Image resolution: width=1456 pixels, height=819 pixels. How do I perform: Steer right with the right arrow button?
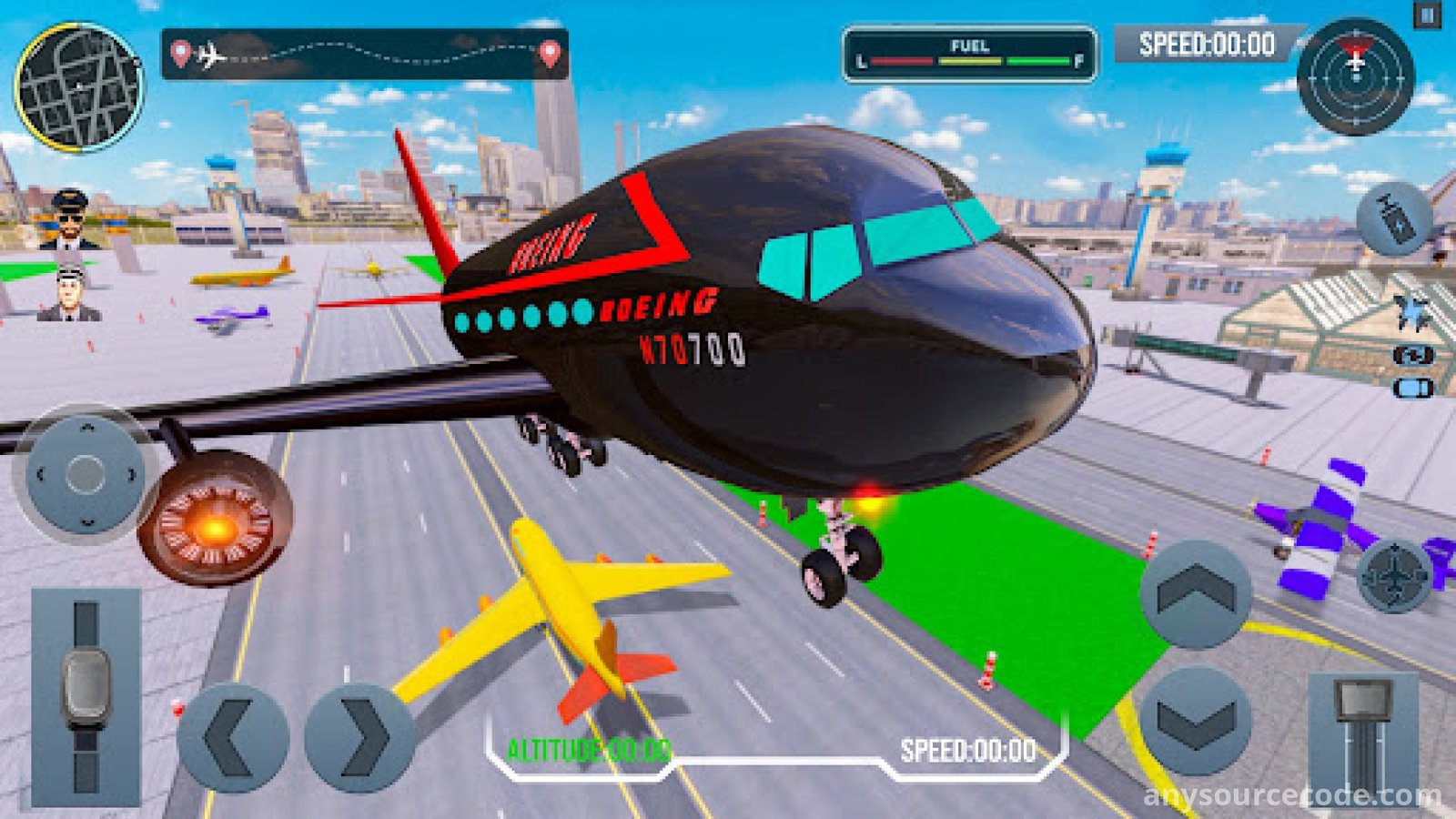pos(360,737)
